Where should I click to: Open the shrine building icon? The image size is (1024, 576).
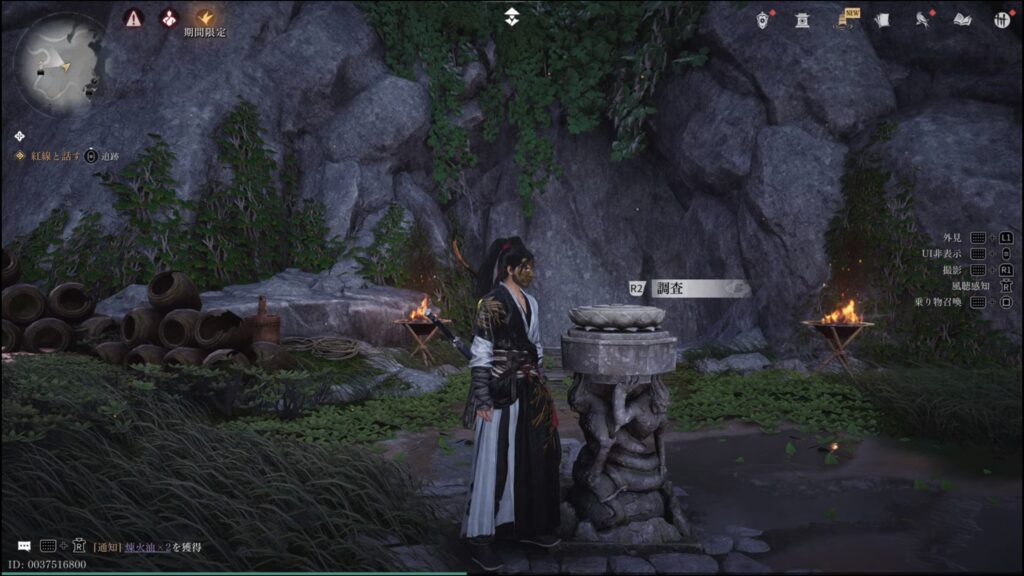tap(802, 20)
